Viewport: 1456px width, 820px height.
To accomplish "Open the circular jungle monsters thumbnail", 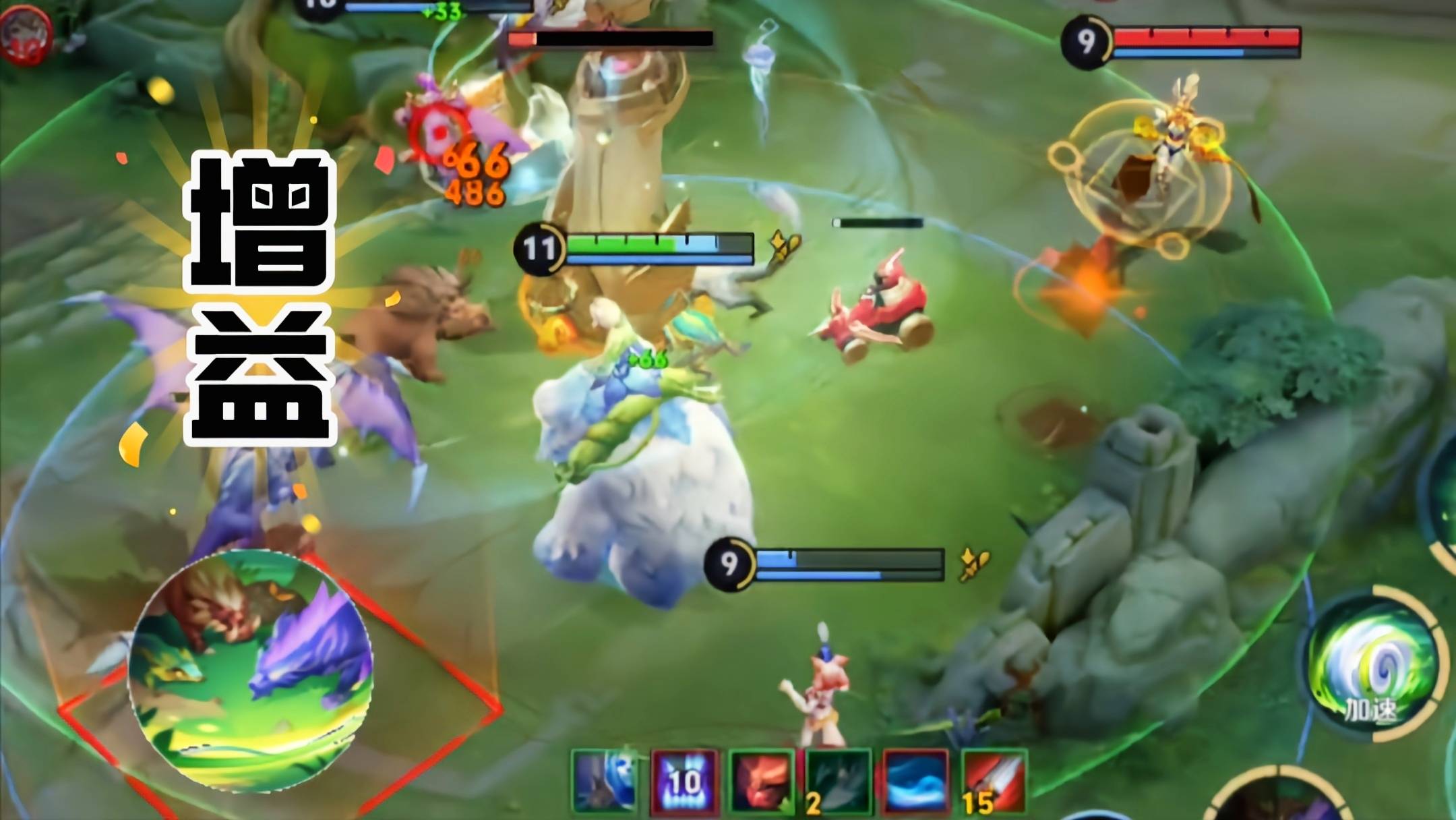I will pyautogui.click(x=251, y=671).
